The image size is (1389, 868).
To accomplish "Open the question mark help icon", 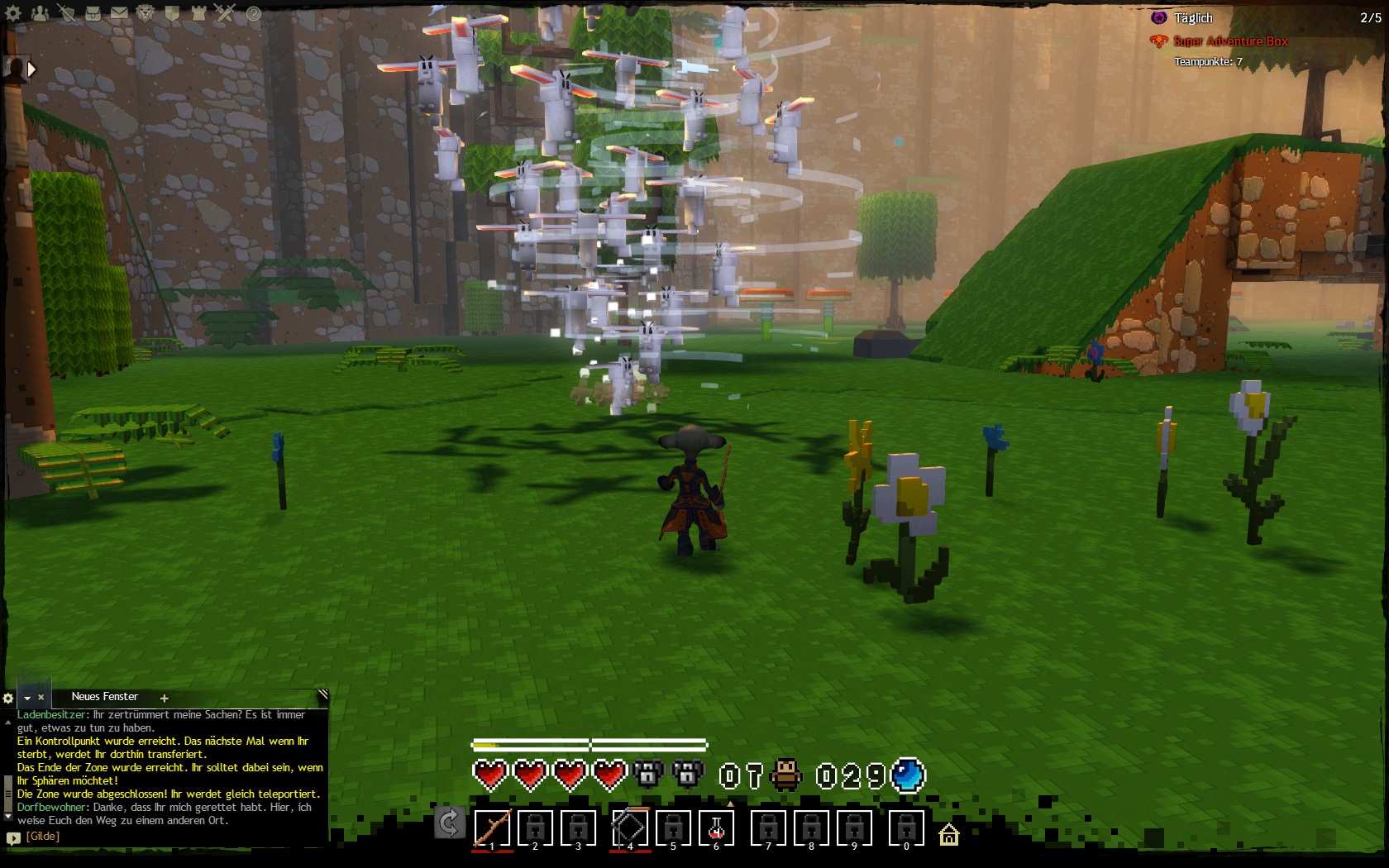I will coord(253,13).
